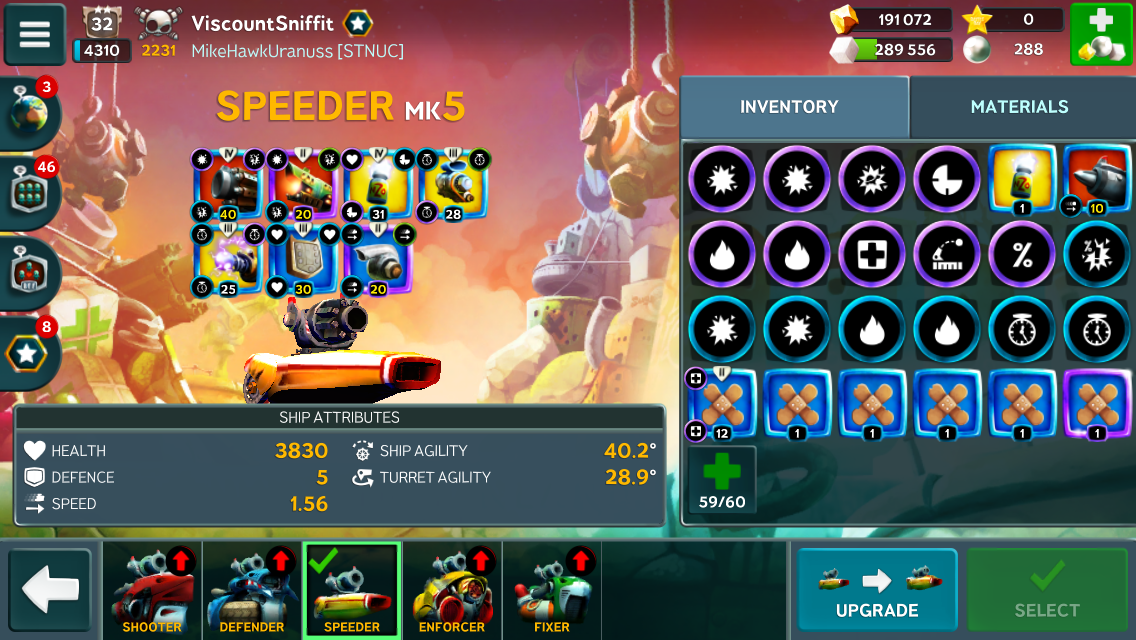This screenshot has width=1136, height=640.
Task: Select the Speeder ship tile
Action: pos(352,591)
